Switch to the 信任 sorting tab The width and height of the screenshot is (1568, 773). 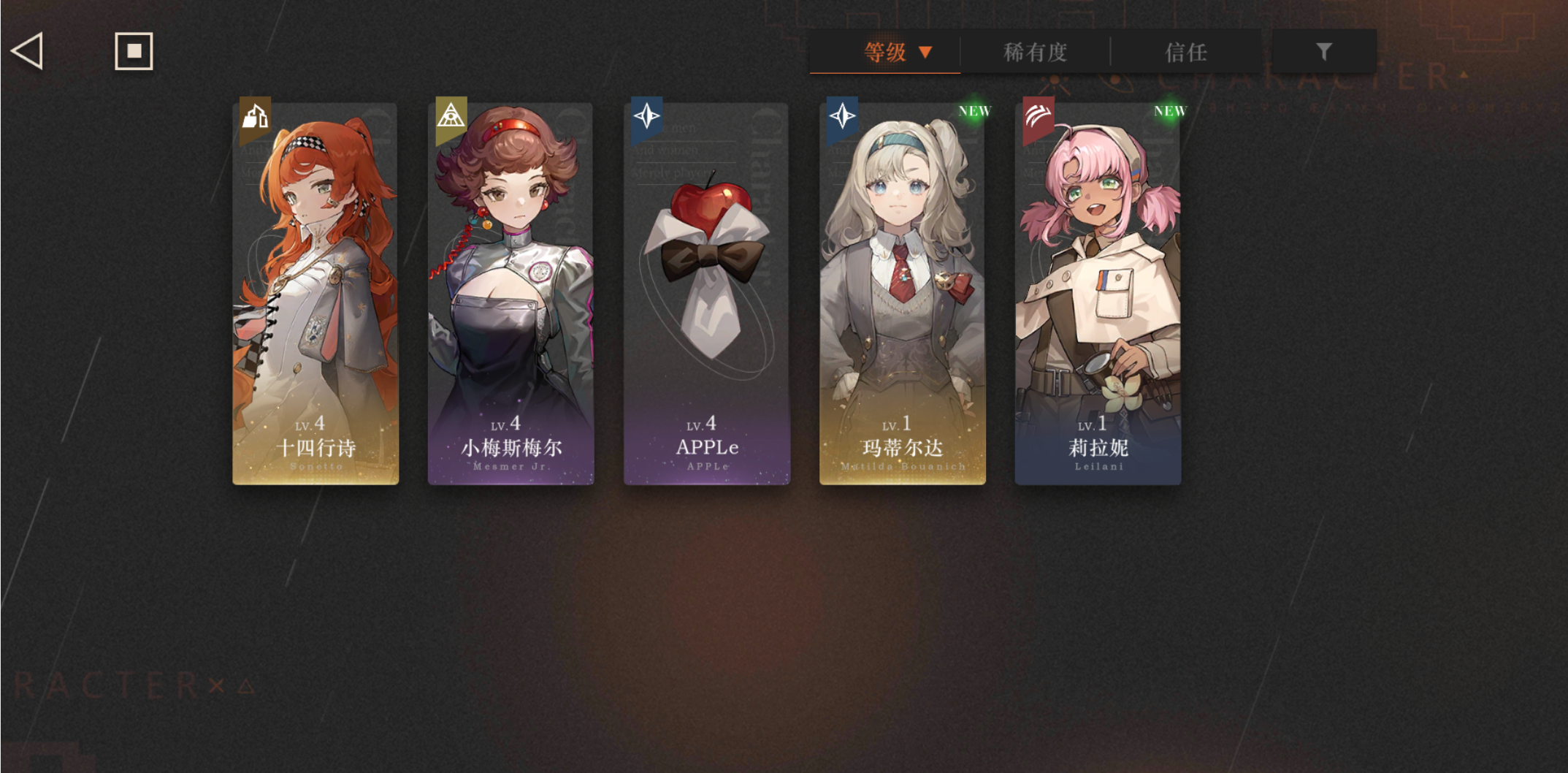tap(1185, 52)
